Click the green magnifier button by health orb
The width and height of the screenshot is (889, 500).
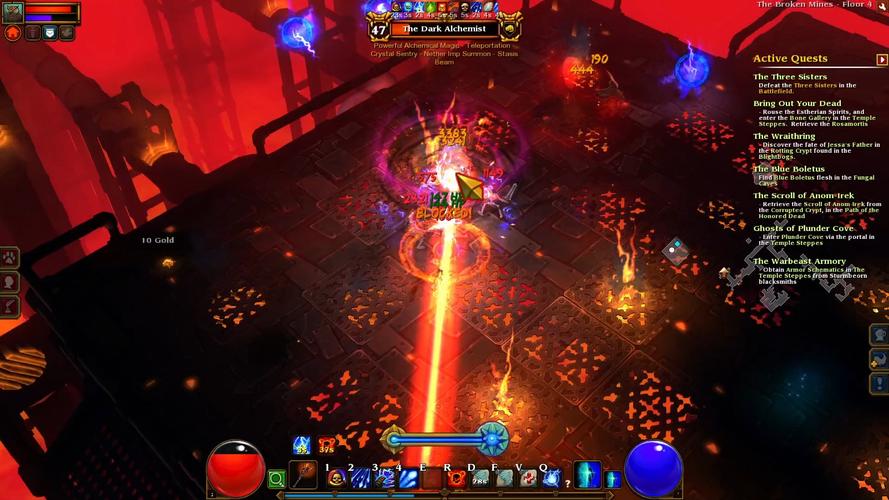click(x=276, y=480)
